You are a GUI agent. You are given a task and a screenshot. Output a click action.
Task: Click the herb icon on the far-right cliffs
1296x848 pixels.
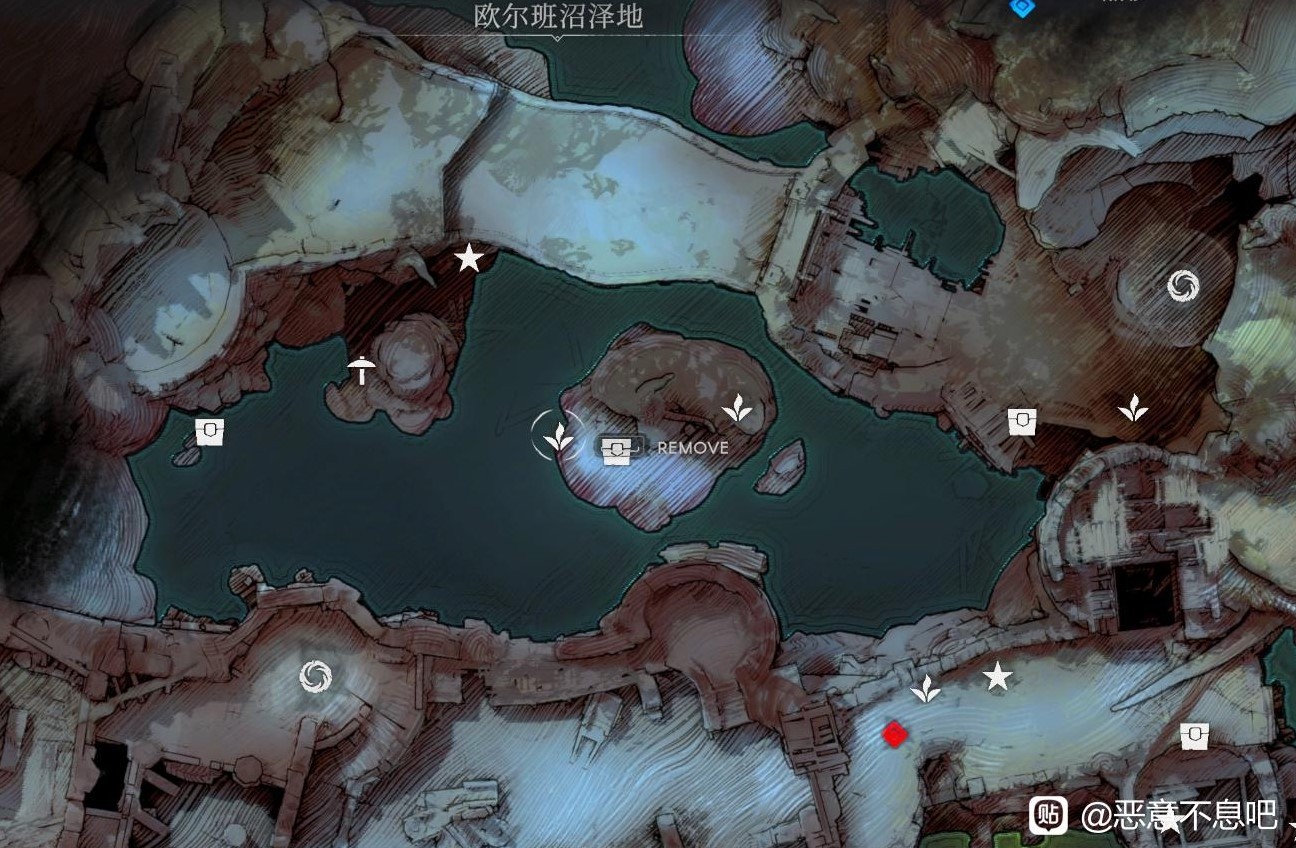(1131, 409)
